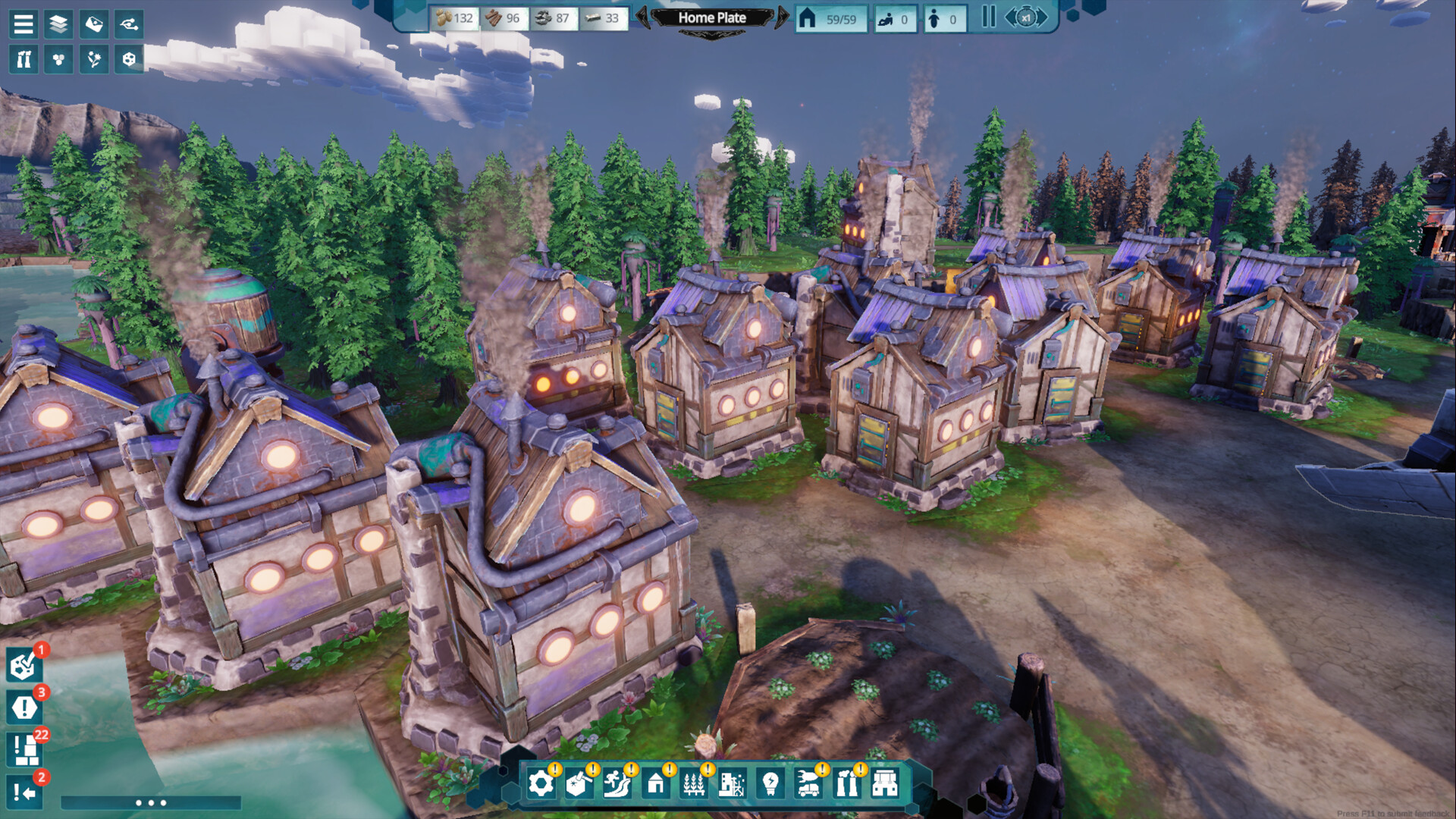Select the house build category
This screenshot has height=819, width=1456.
pos(656,783)
